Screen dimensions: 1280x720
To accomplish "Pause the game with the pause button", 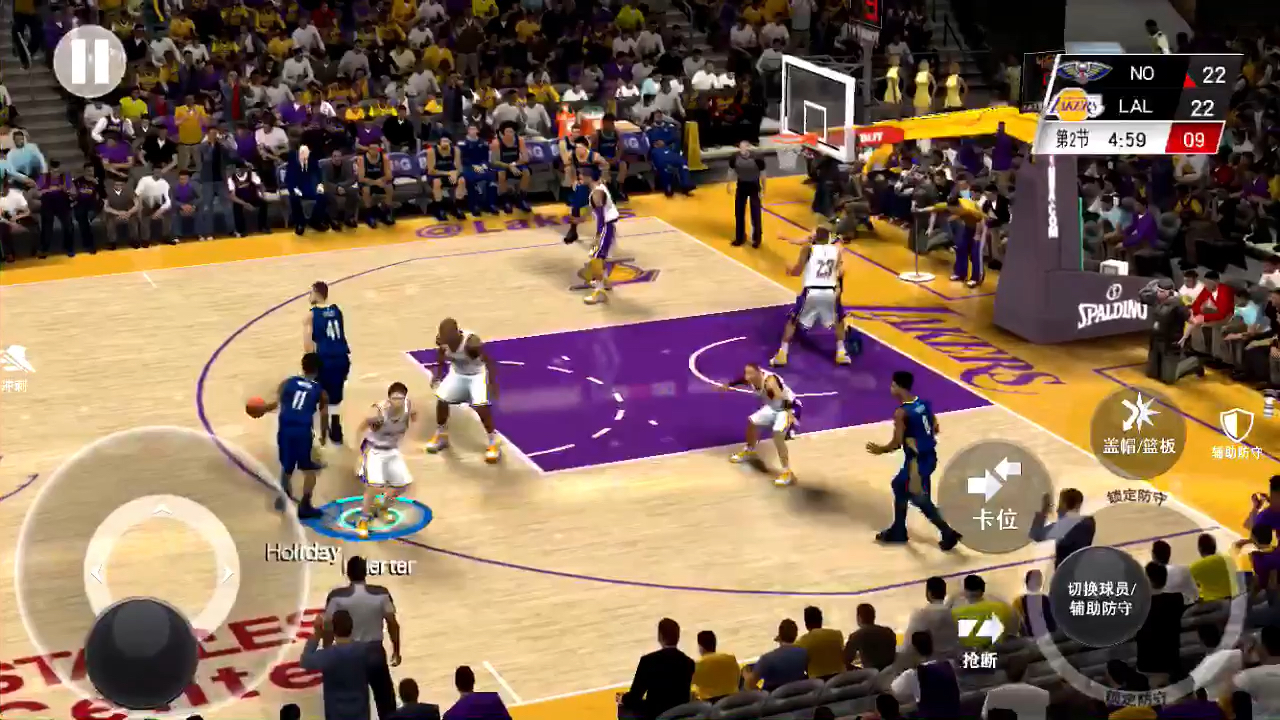I will (x=89, y=62).
